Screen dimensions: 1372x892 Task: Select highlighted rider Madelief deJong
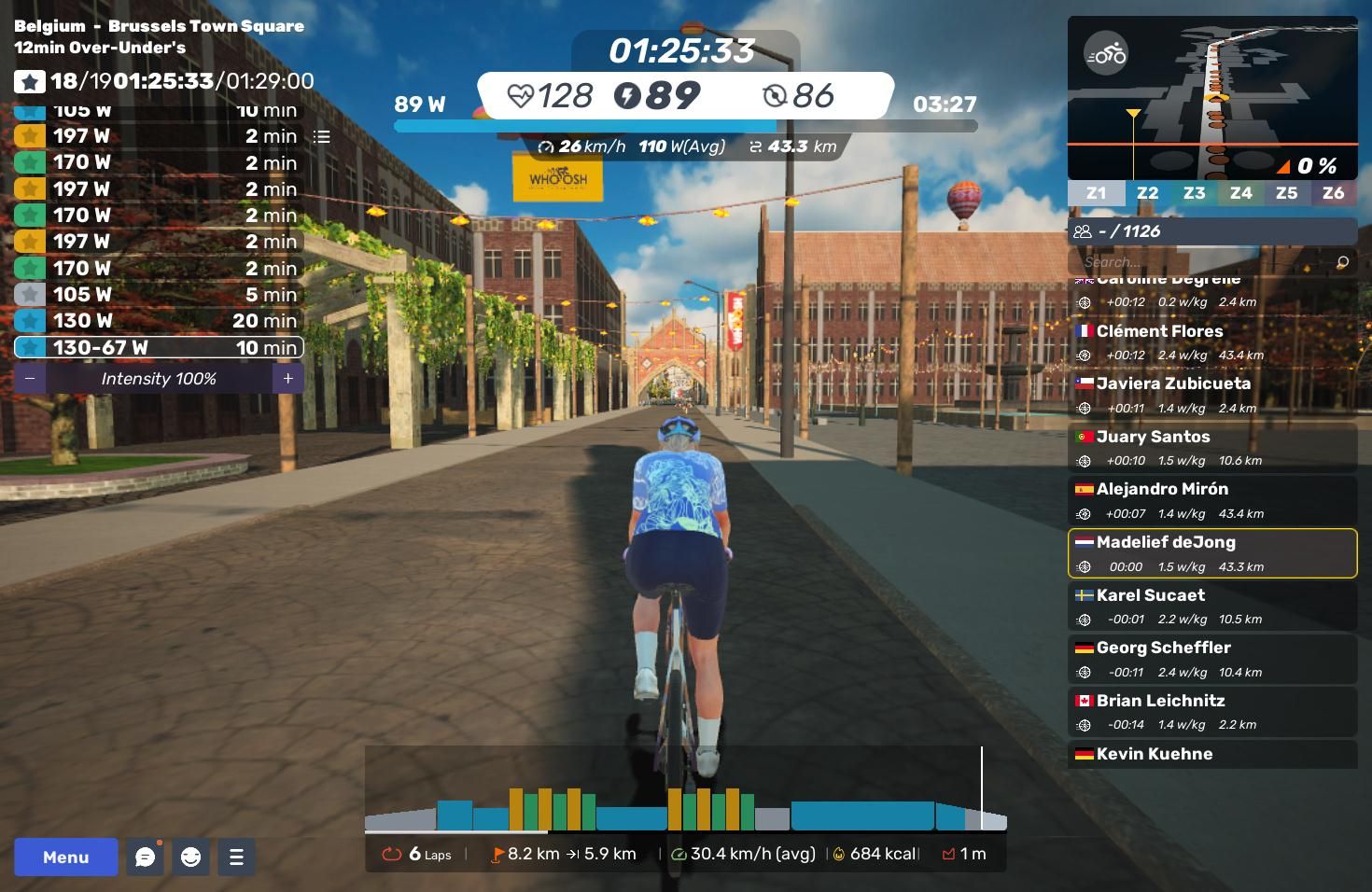point(1211,553)
